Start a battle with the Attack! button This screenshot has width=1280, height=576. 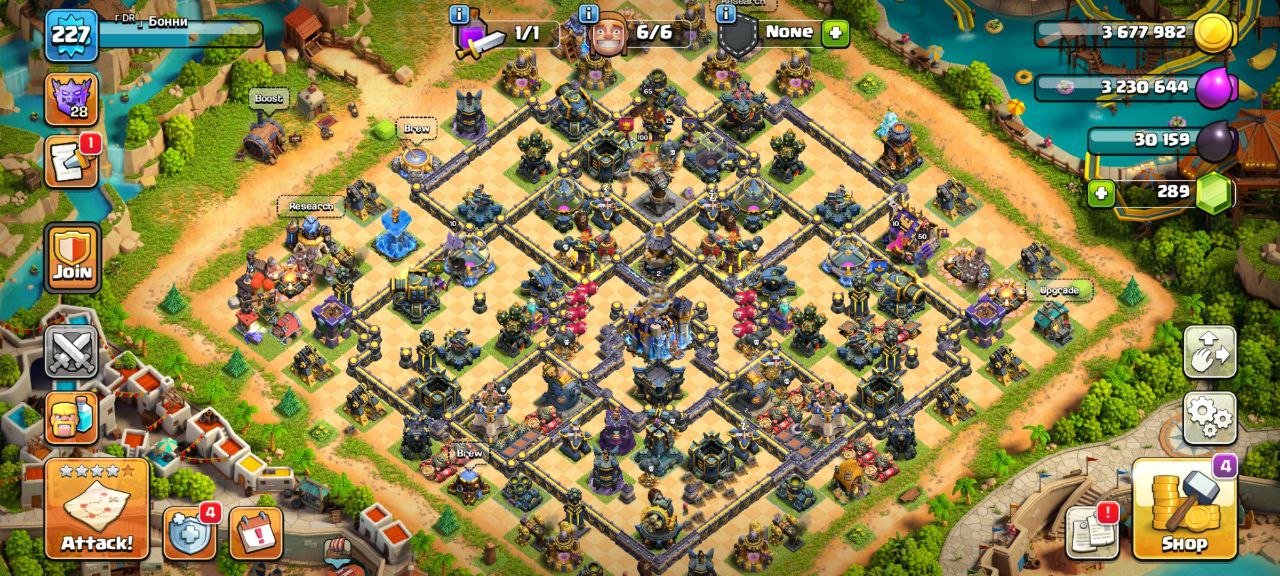(96, 508)
